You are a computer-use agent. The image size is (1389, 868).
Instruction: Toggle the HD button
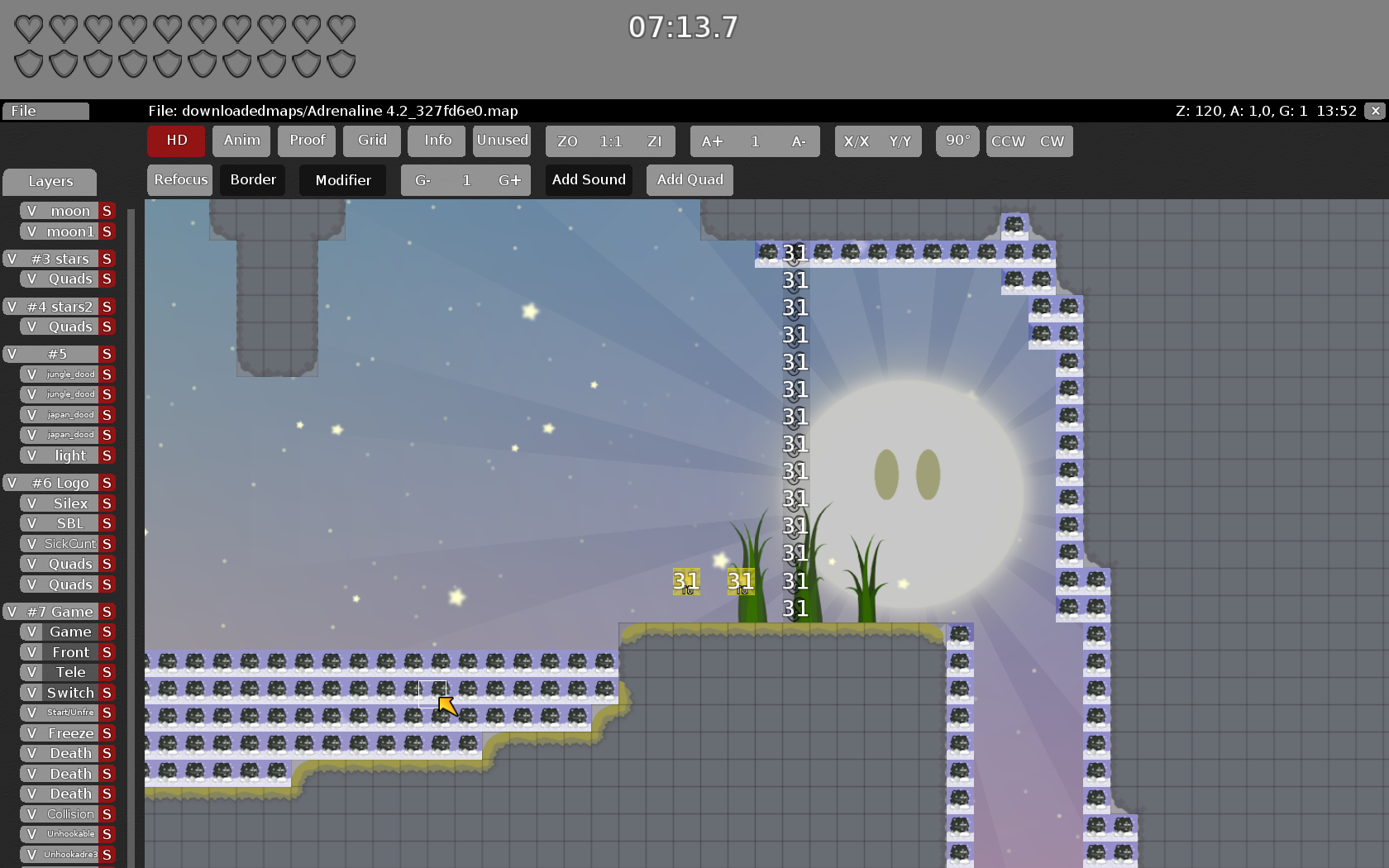click(176, 141)
